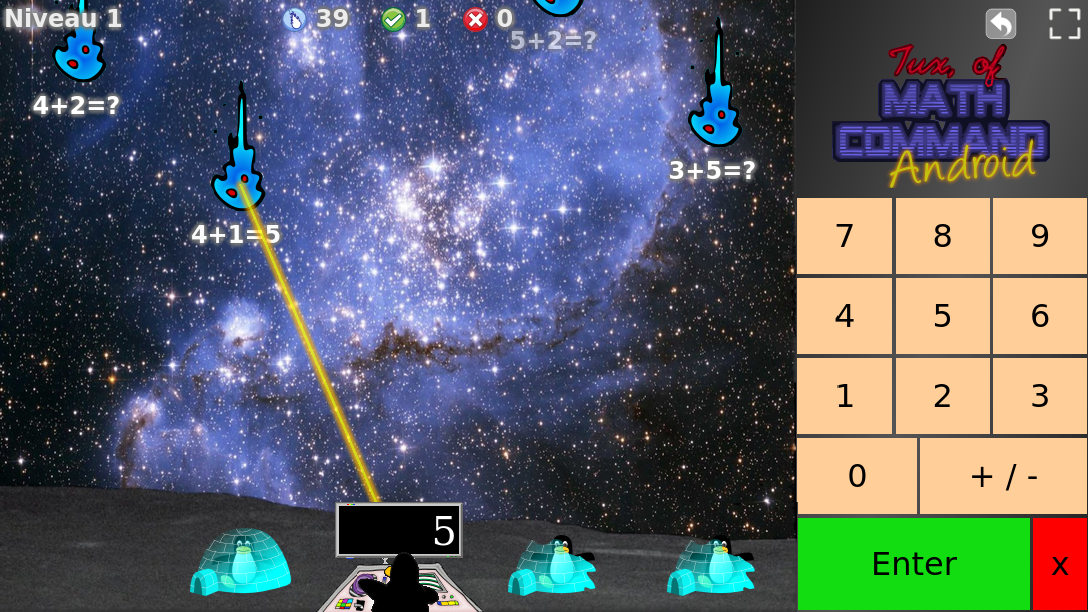Tap the 0 keypad button
The width and height of the screenshot is (1088, 612).
click(857, 476)
